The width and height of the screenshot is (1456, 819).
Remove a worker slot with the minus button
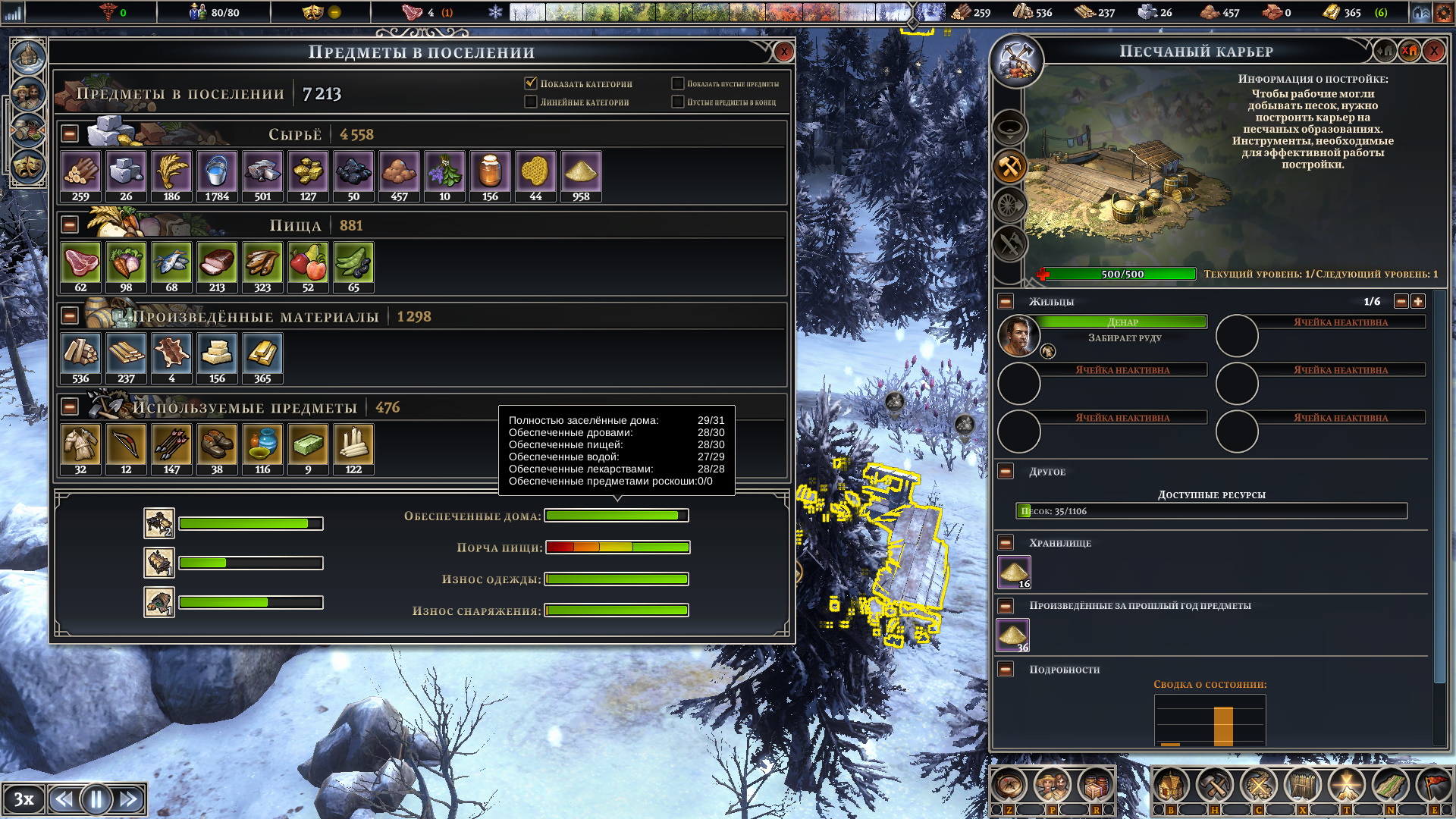pos(1401,301)
